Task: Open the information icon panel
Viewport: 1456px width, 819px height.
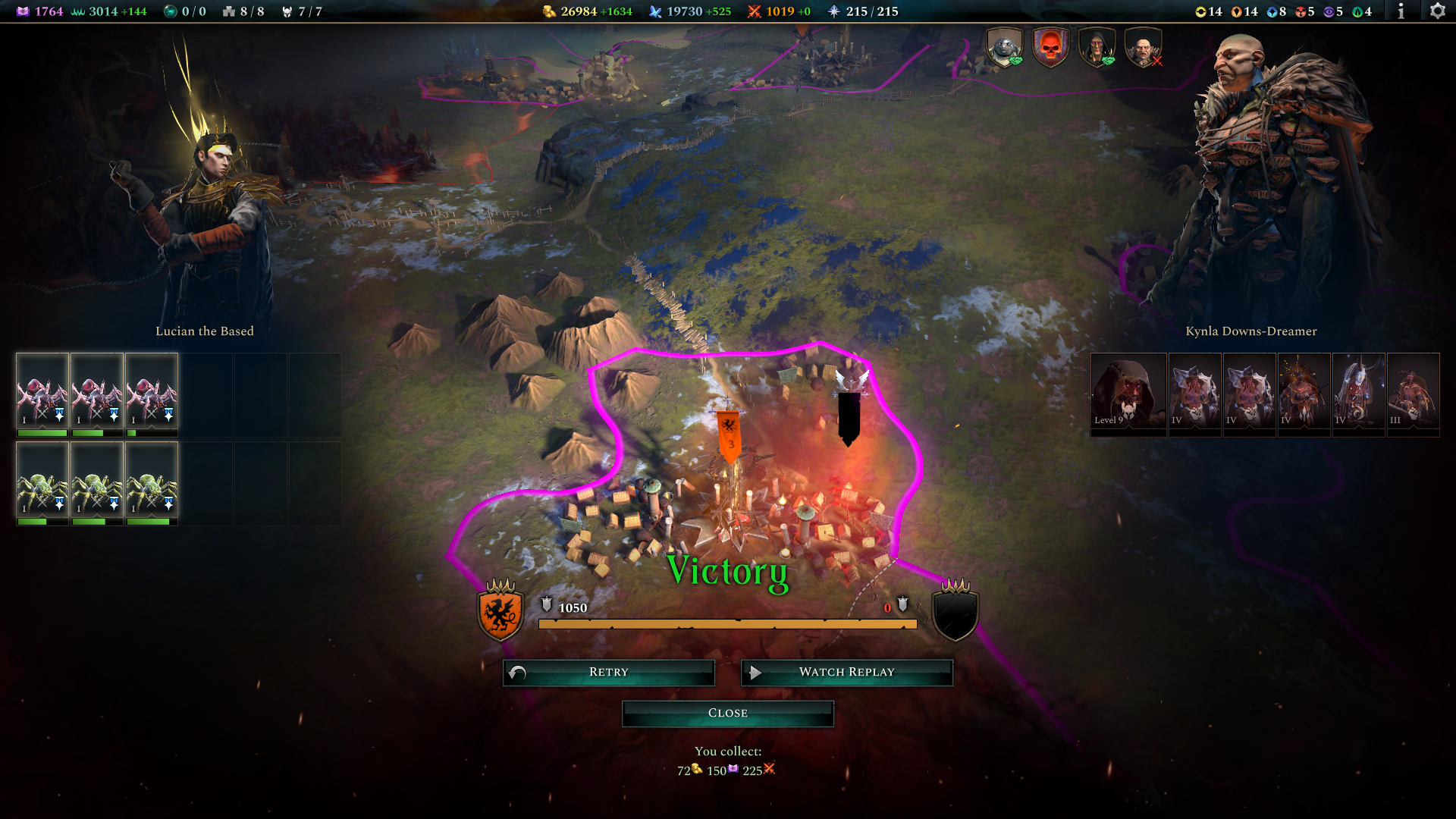Action: coord(1401,11)
